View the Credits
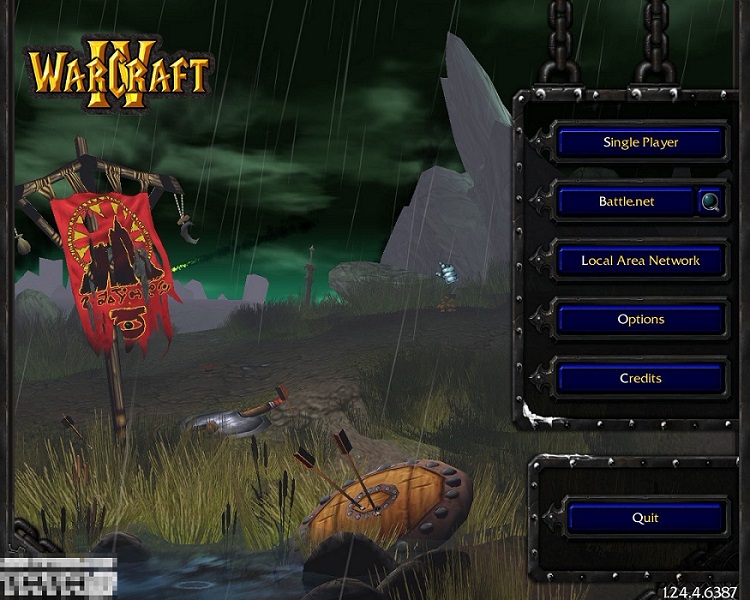 (640, 378)
